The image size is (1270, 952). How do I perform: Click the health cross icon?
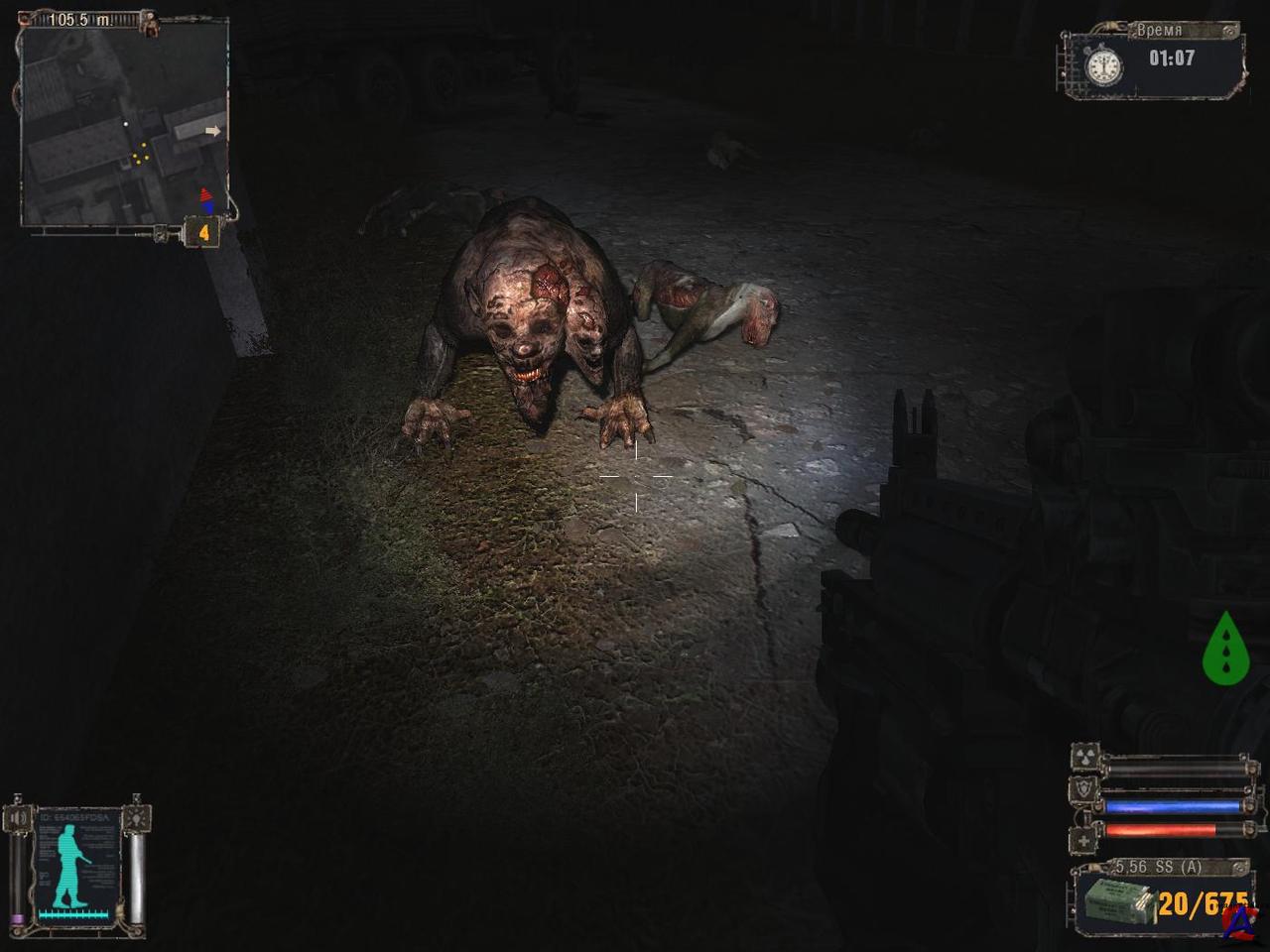point(1085,840)
